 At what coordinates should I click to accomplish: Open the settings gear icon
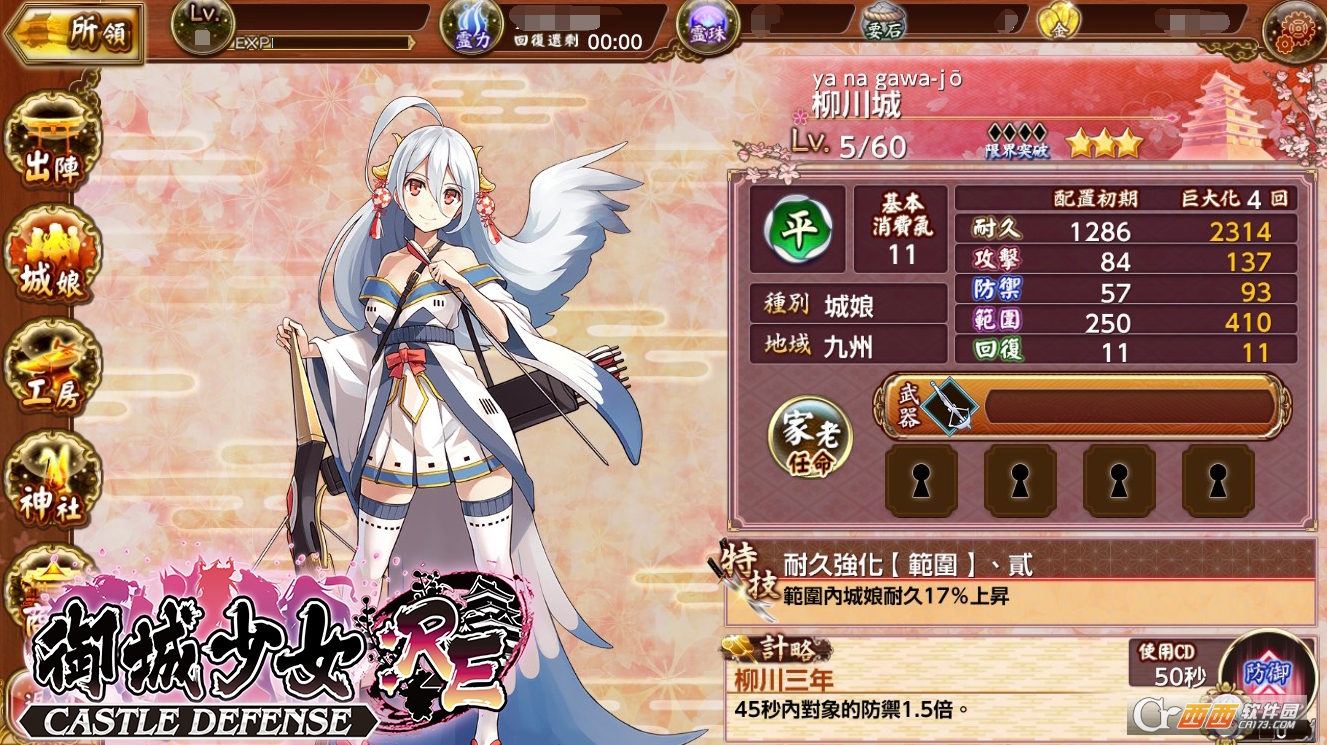click(1295, 28)
